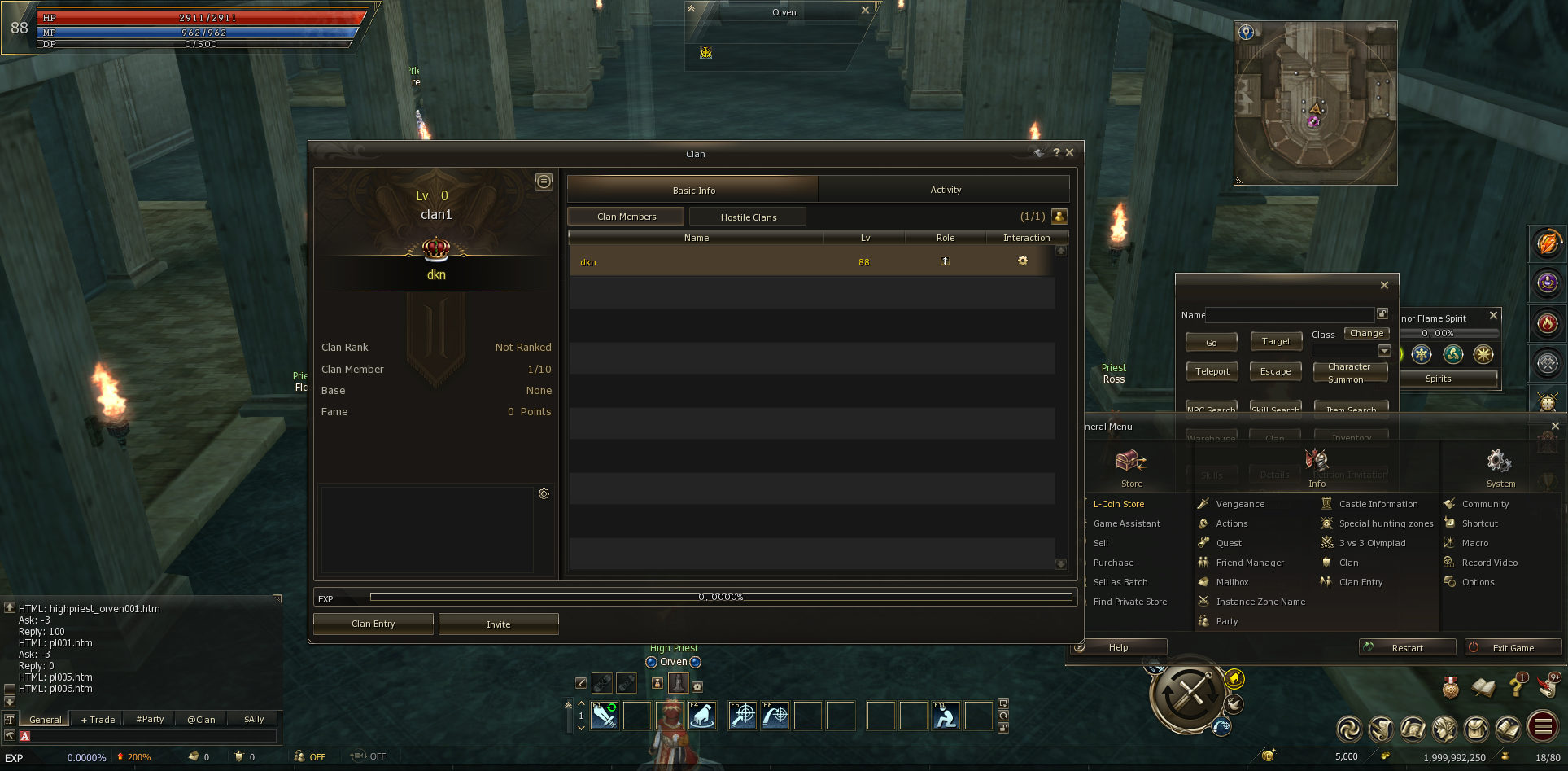Click the Escape button
This screenshot has height=771, width=1568.
click(x=1275, y=371)
